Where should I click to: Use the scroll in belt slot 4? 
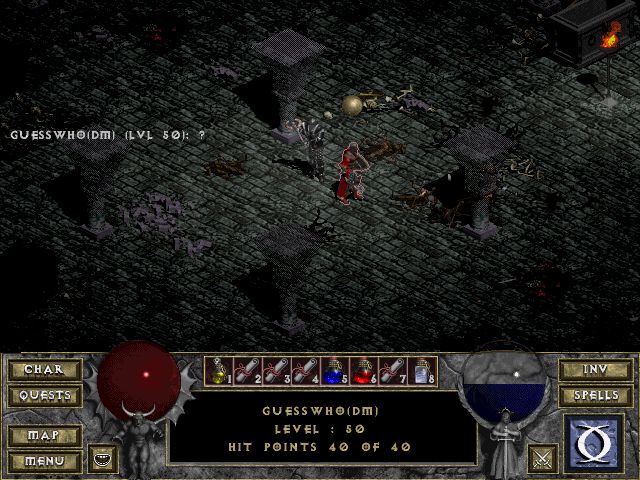306,372
